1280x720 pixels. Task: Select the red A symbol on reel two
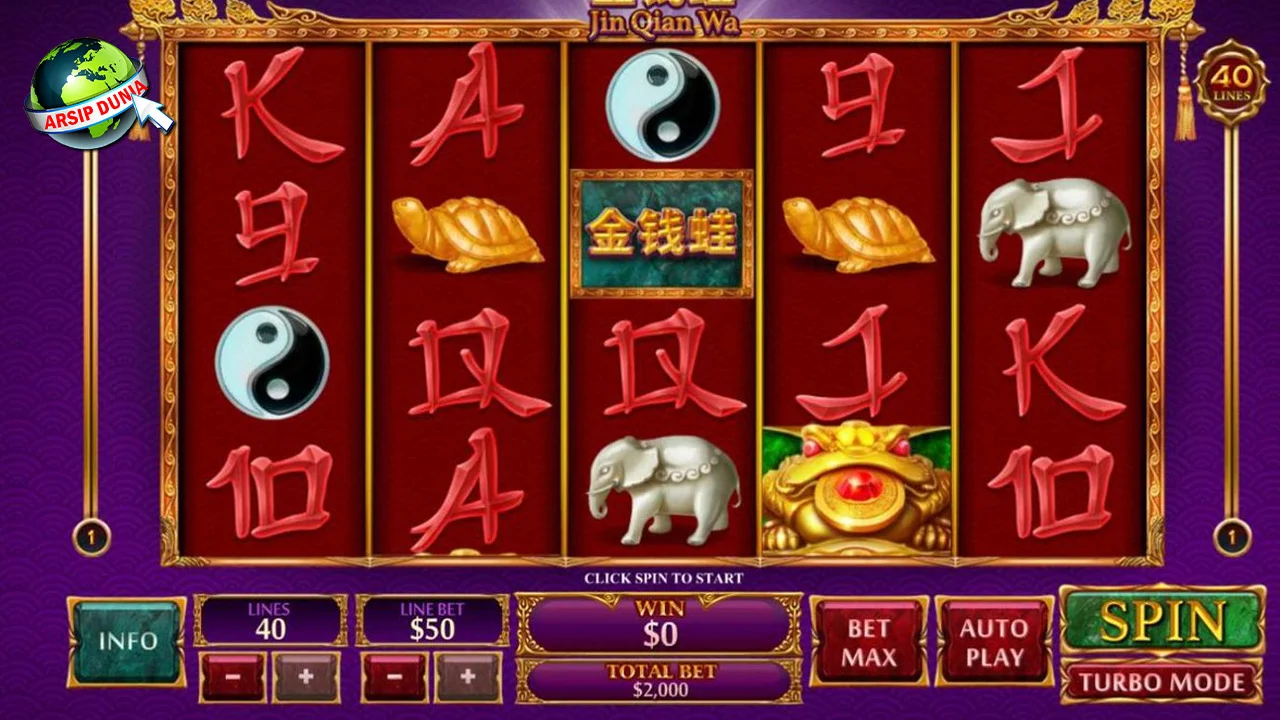[468, 105]
